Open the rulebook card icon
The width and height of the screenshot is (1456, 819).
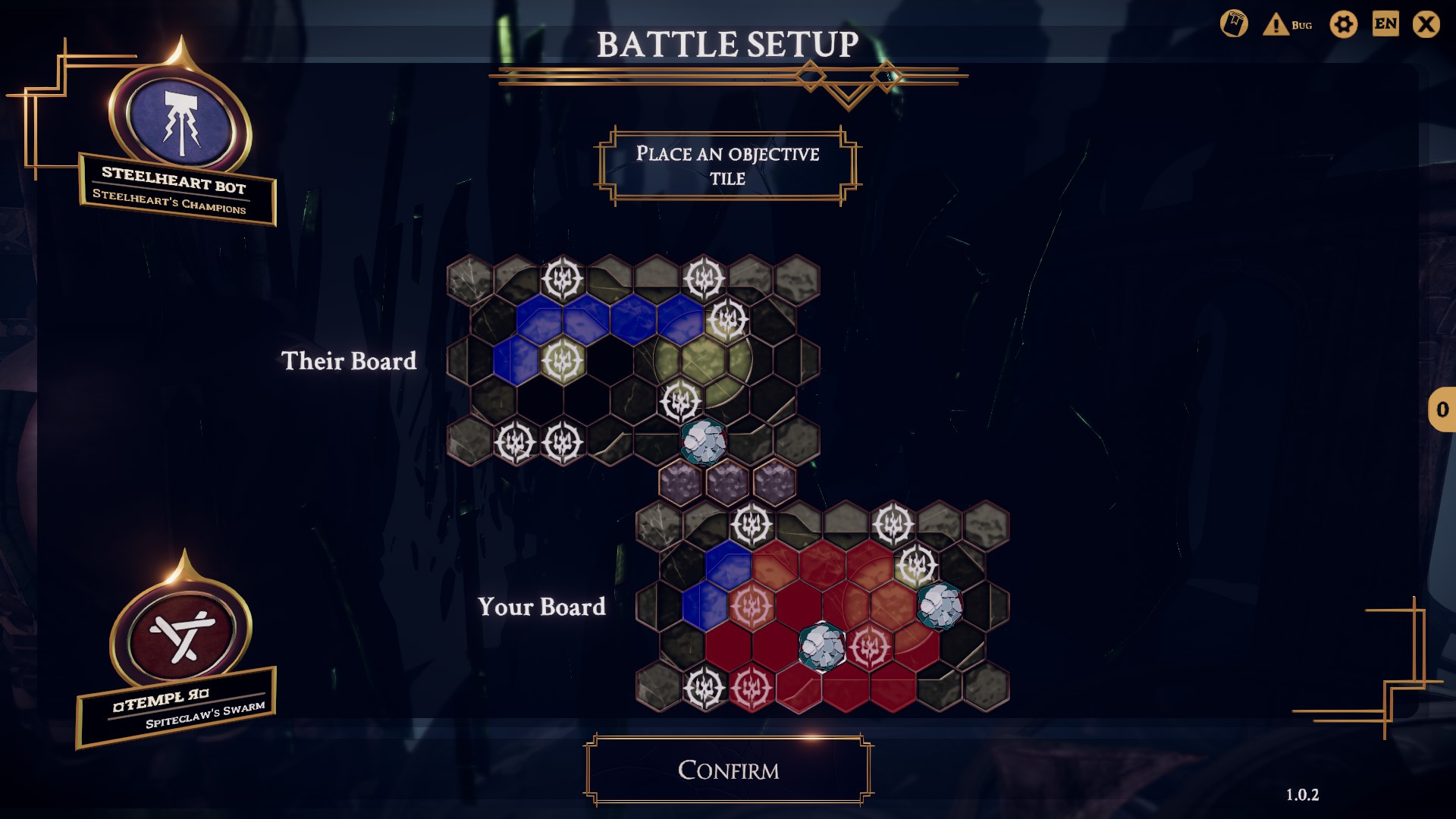[x=1234, y=24]
